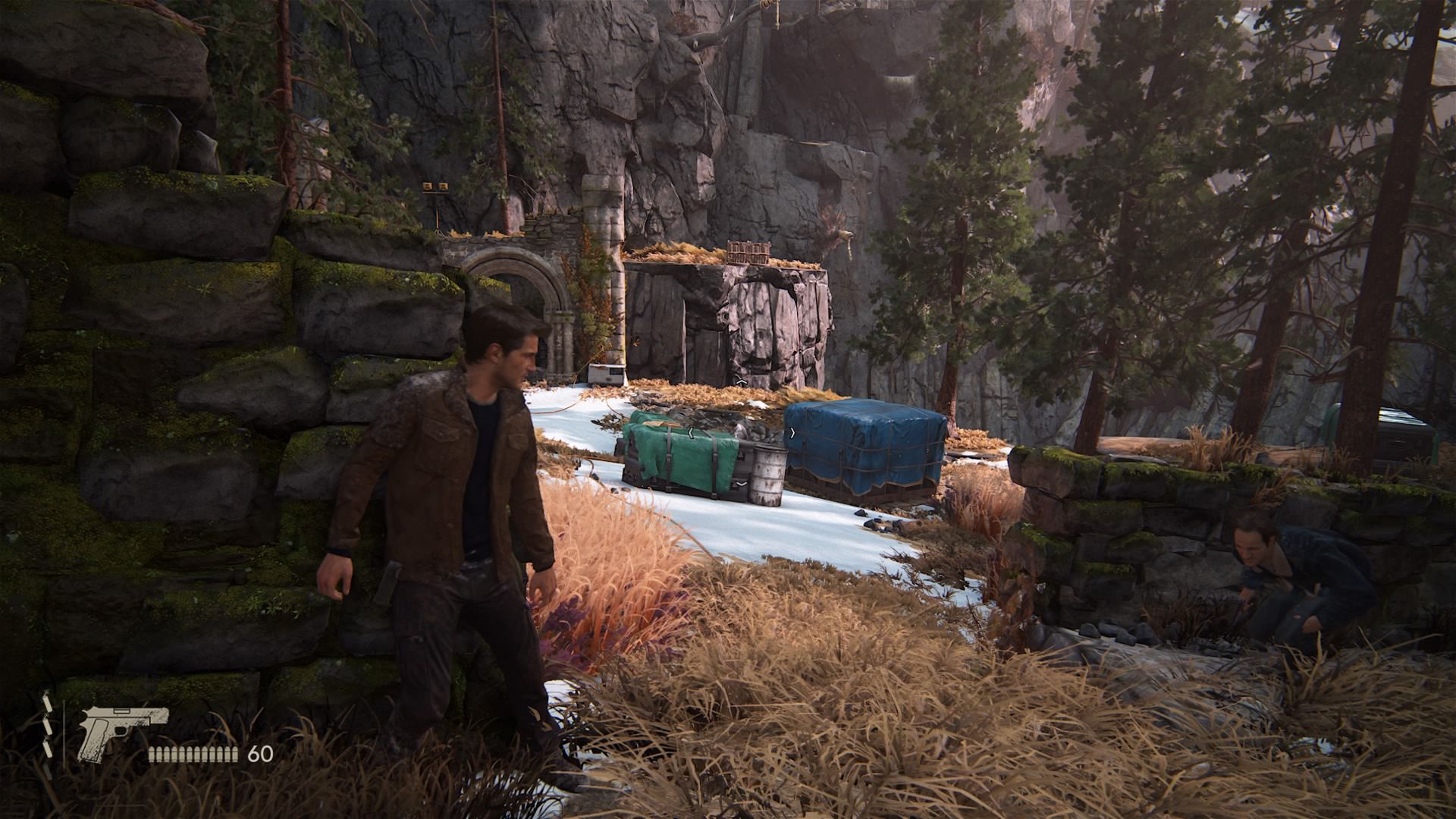The width and height of the screenshot is (1456, 819).
Task: Click the left chevron on the green crate
Action: point(691,433)
